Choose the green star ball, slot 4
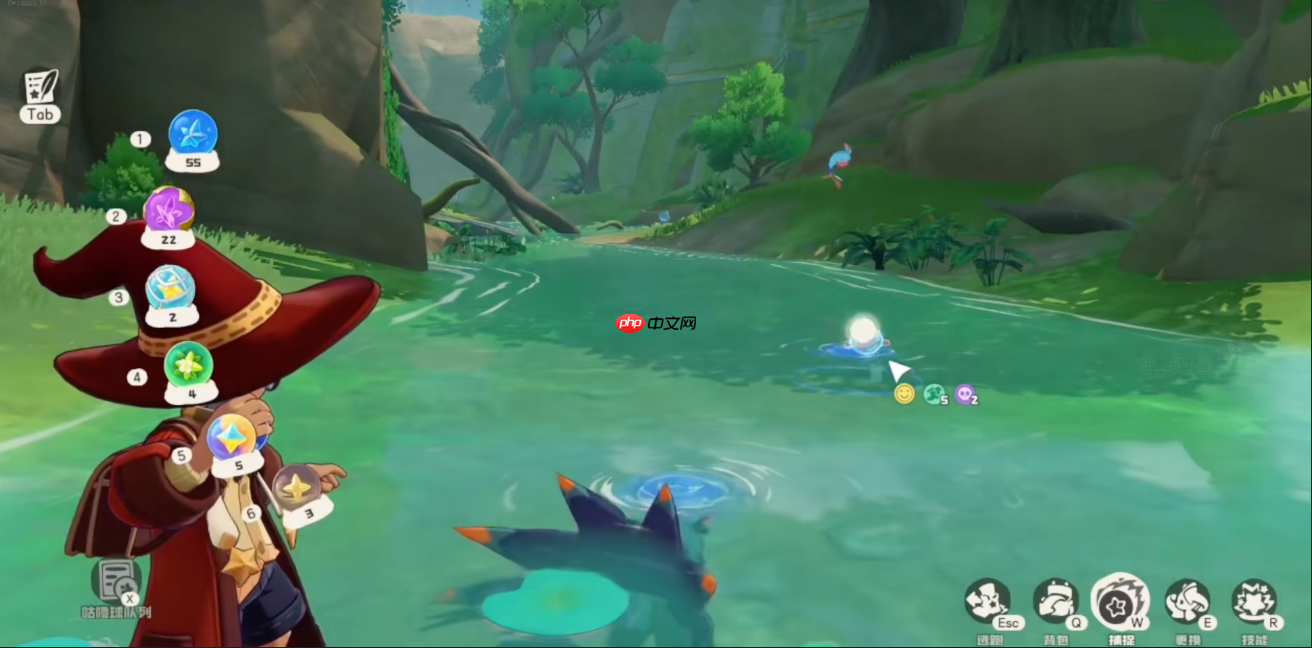Screen dimensions: 1312x648 pos(188,366)
